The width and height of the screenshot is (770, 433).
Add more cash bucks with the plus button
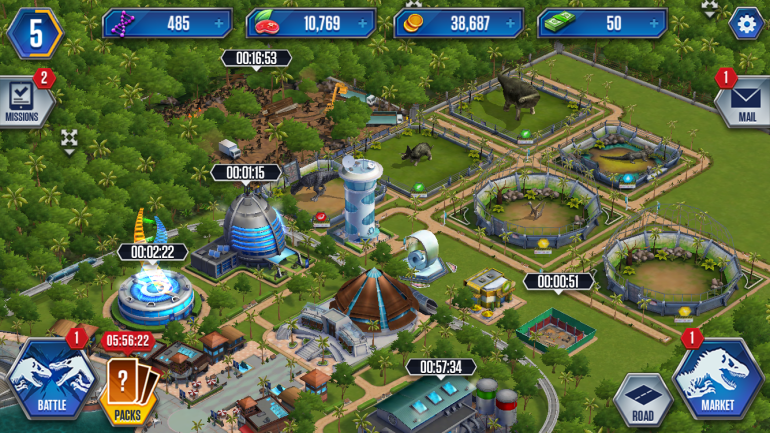pyautogui.click(x=656, y=23)
